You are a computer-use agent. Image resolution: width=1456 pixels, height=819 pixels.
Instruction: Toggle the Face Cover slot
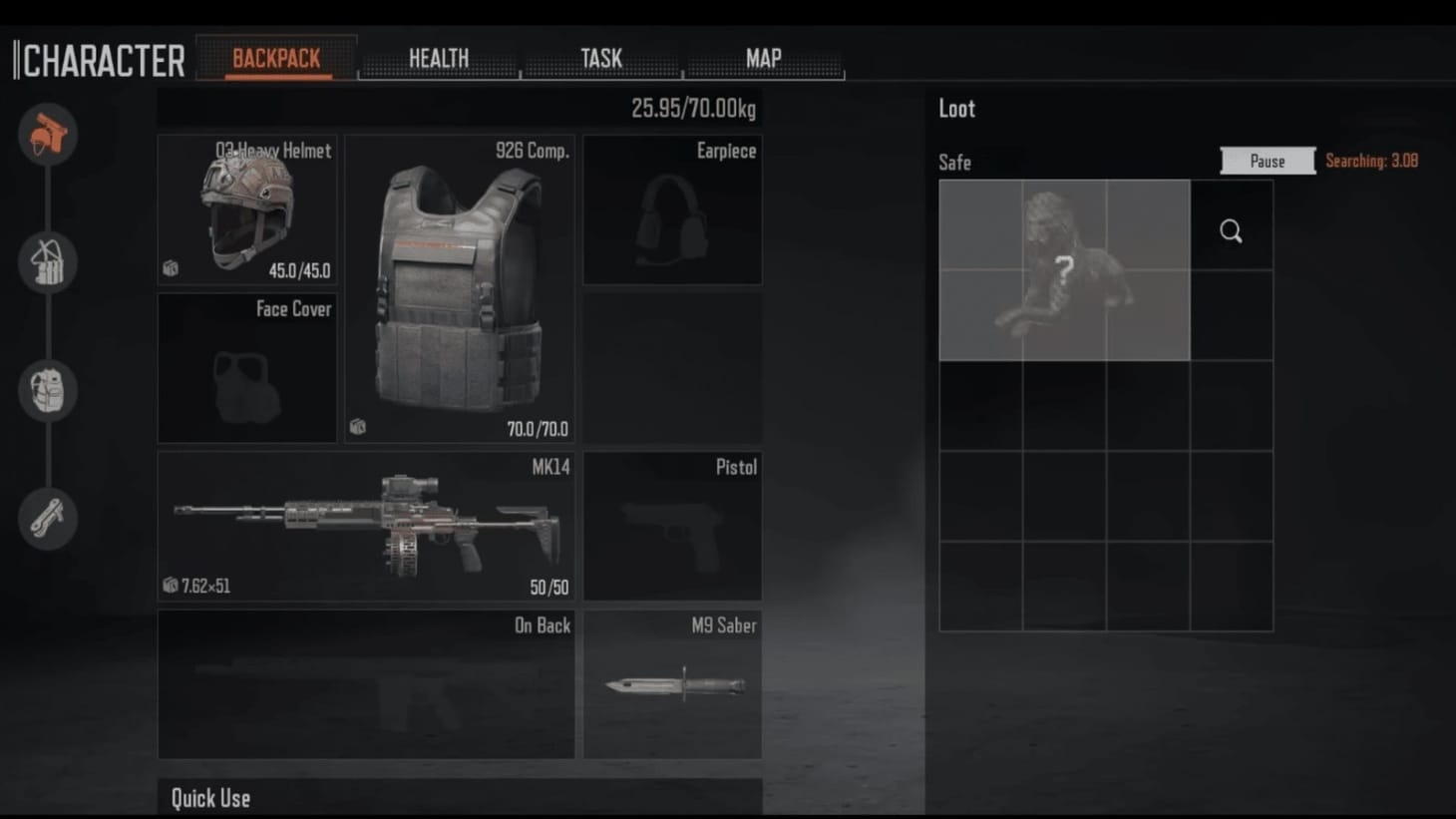point(246,368)
